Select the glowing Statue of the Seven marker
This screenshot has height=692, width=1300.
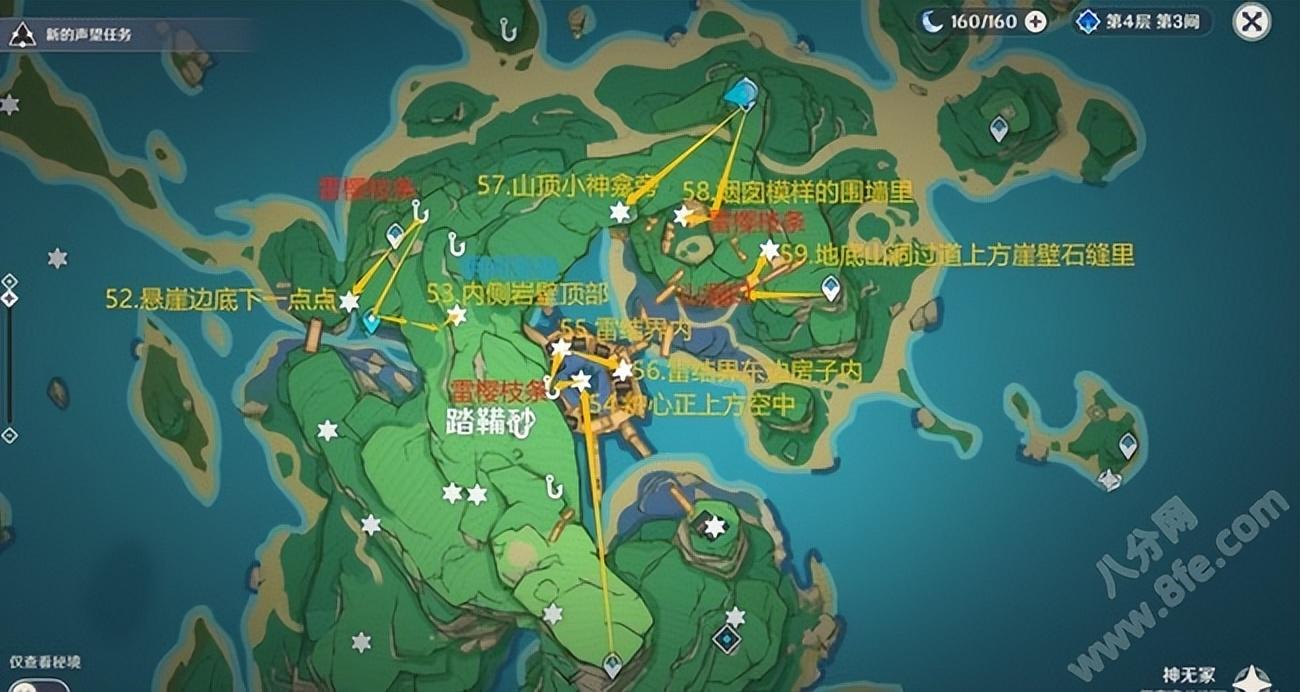point(741,94)
